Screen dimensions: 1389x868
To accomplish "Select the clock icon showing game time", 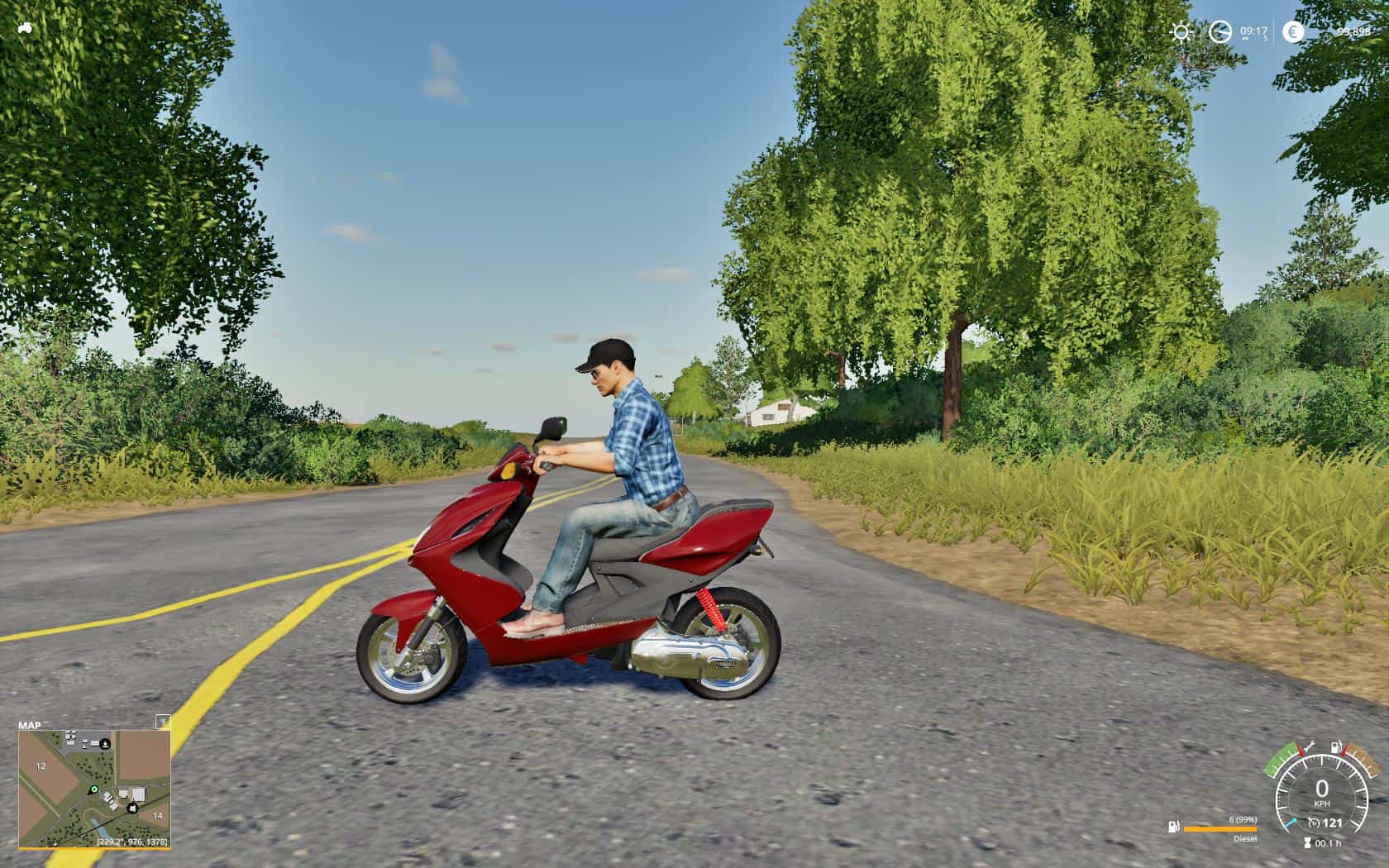I will (x=1220, y=31).
